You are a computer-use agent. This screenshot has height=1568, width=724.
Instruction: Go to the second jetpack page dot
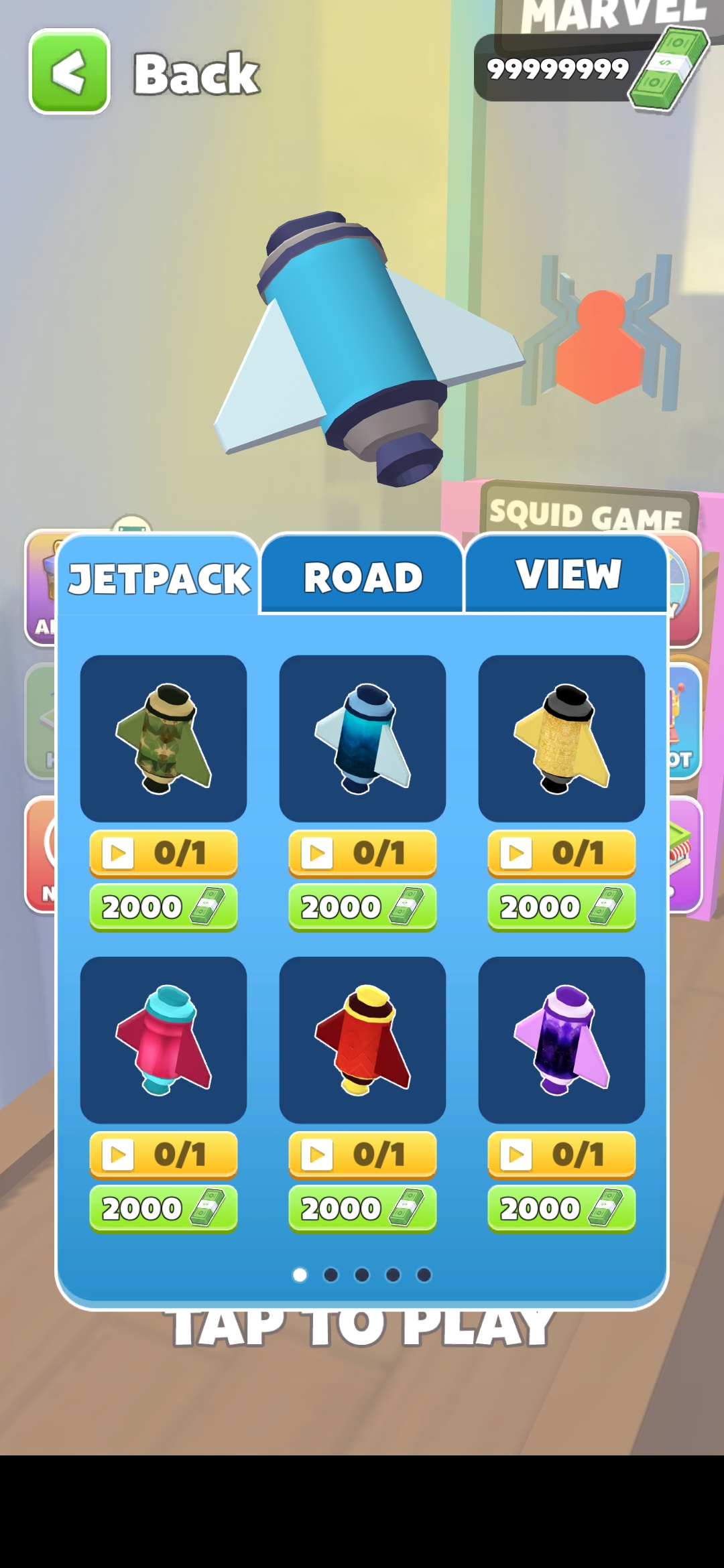(x=331, y=1275)
